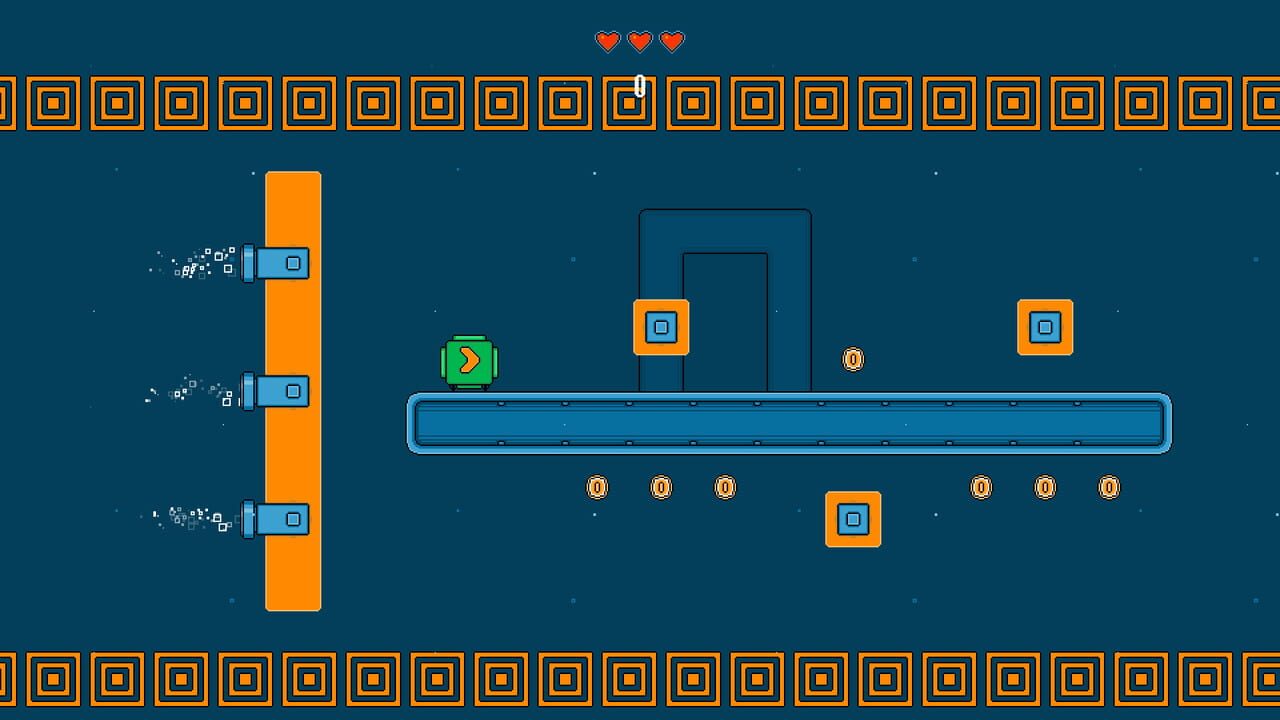Click the long blue conveyor platform
The width and height of the screenshot is (1280, 720).
tap(790, 423)
